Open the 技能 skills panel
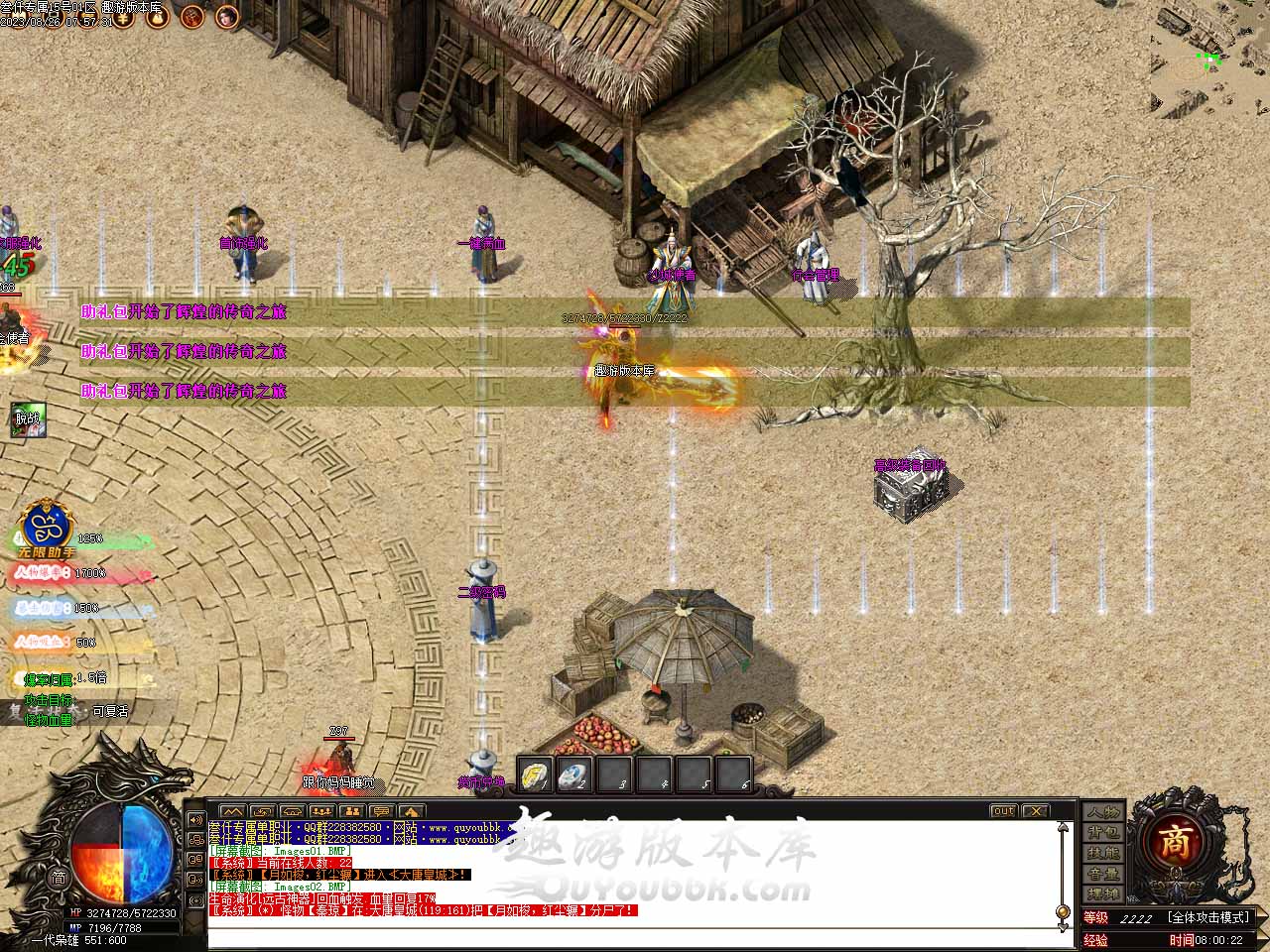This screenshot has height=952, width=1270. tap(1102, 854)
